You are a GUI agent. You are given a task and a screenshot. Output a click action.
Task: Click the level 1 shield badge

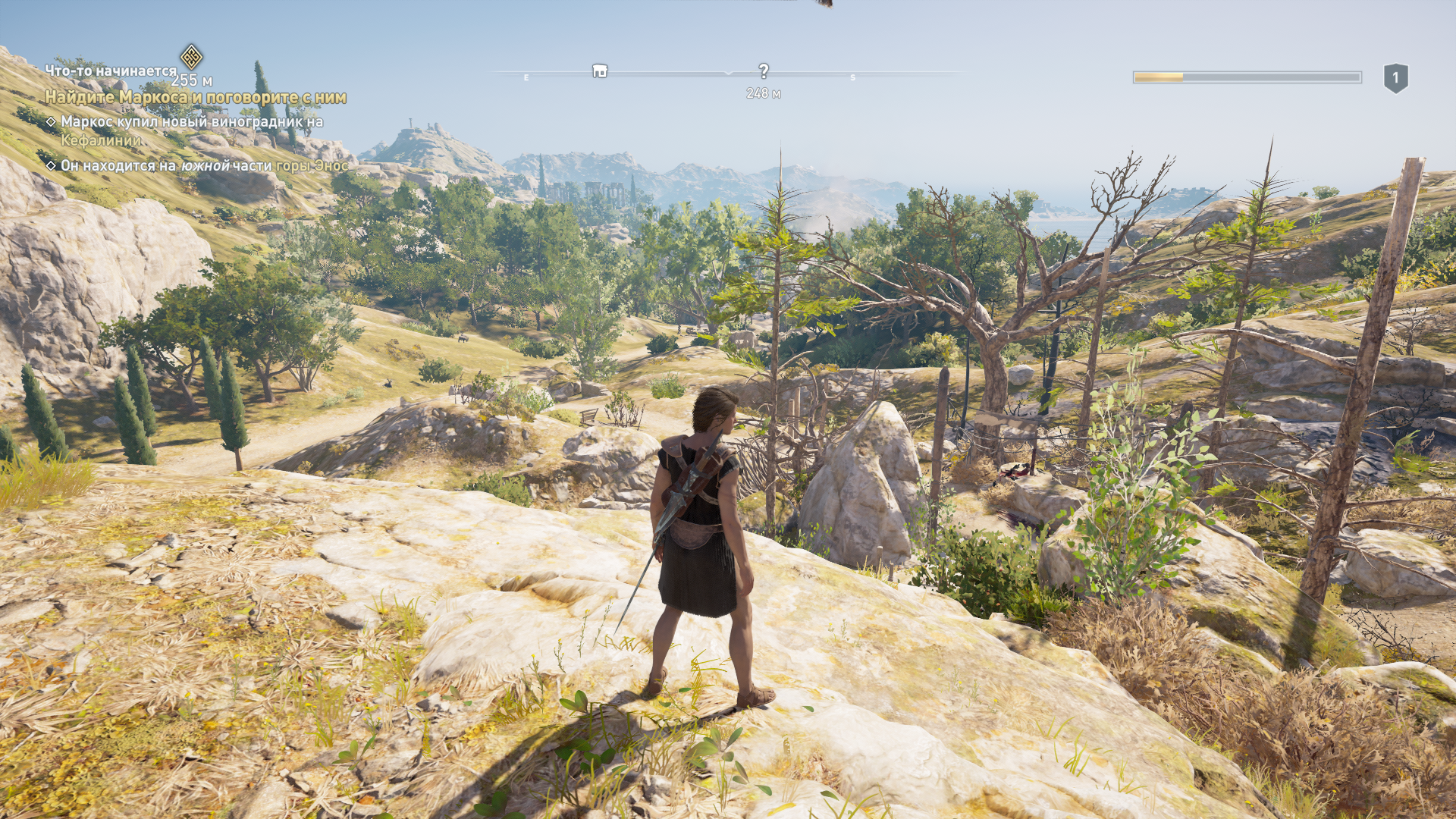click(x=1395, y=78)
